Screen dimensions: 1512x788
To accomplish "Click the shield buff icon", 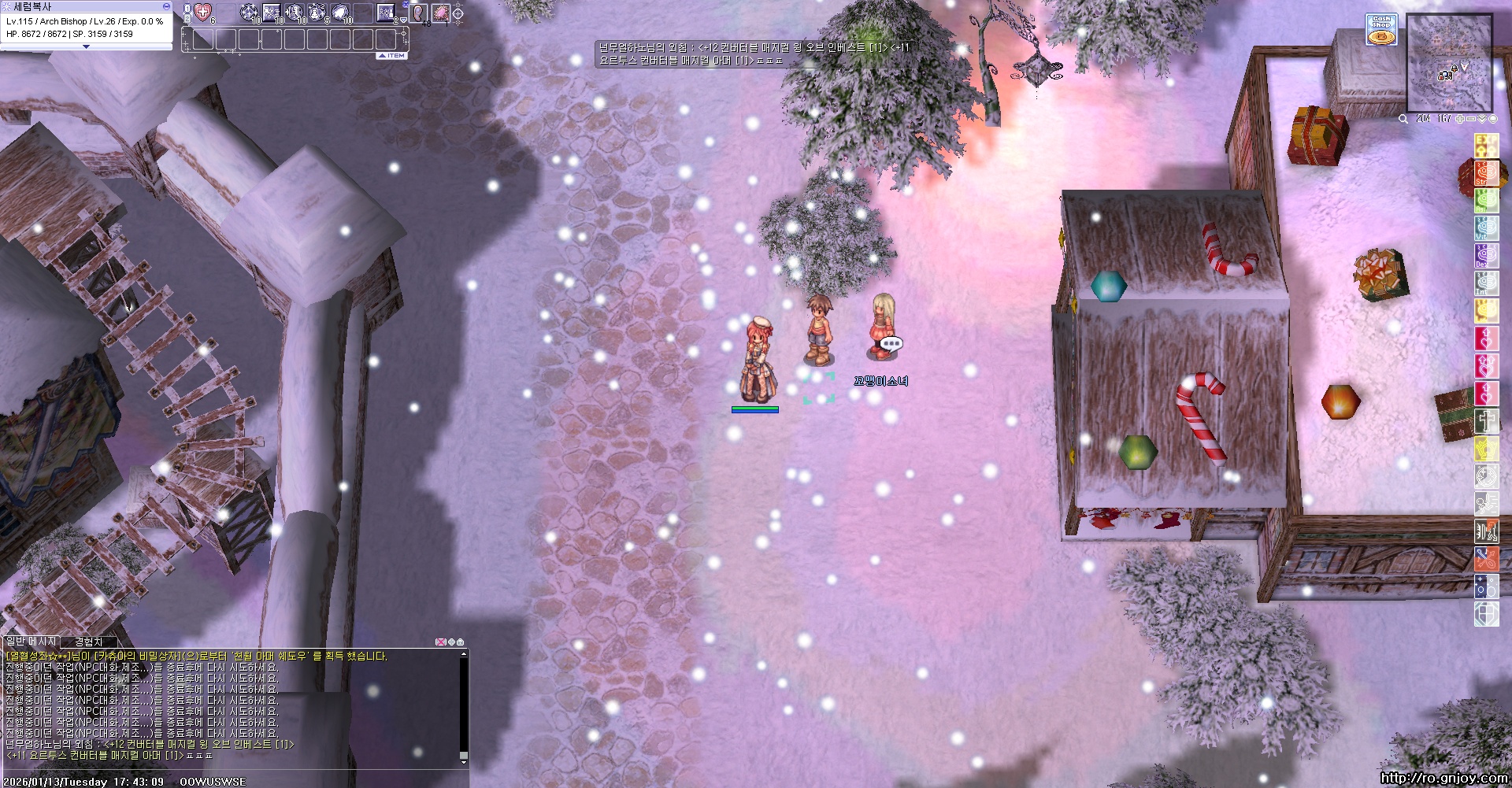I will point(1486,614).
